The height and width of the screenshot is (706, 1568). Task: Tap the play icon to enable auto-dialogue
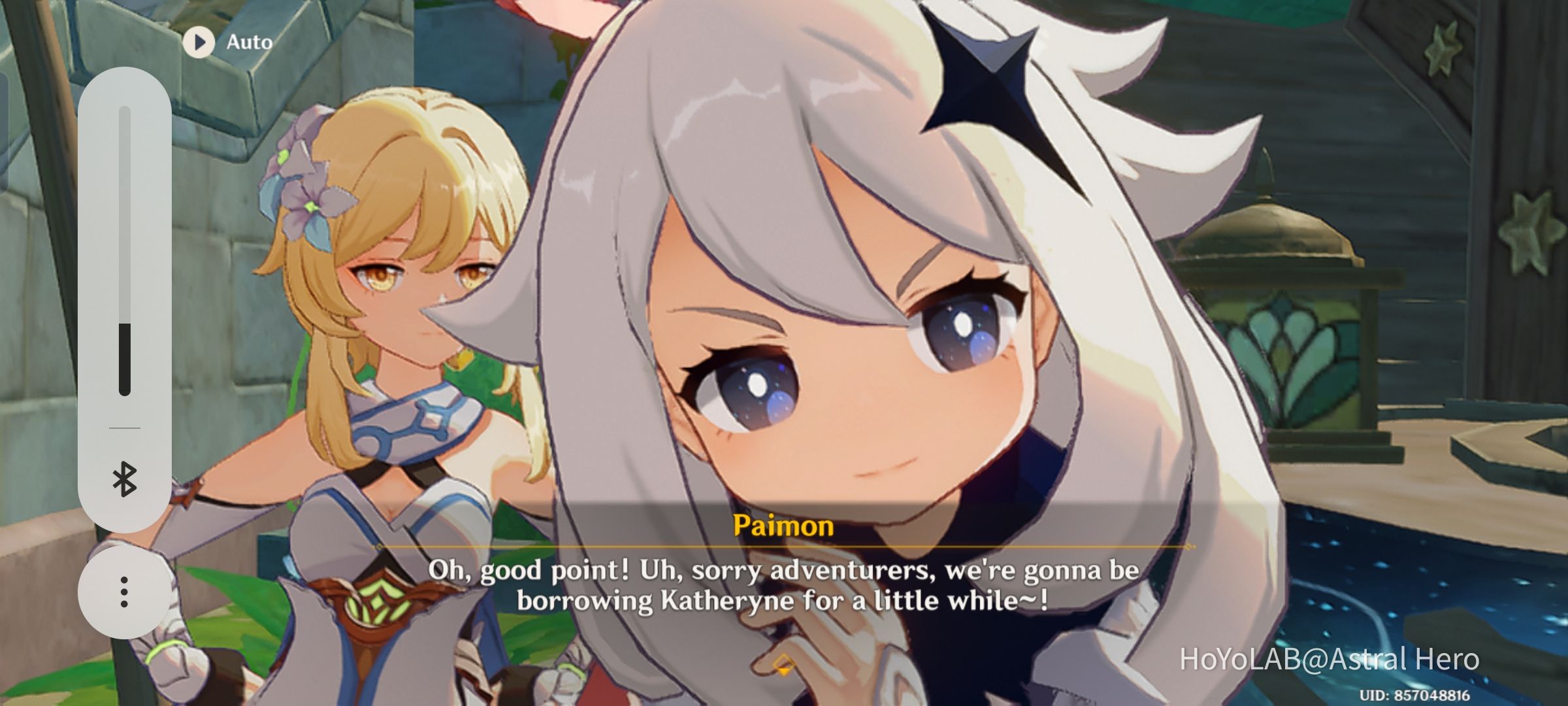point(199,42)
